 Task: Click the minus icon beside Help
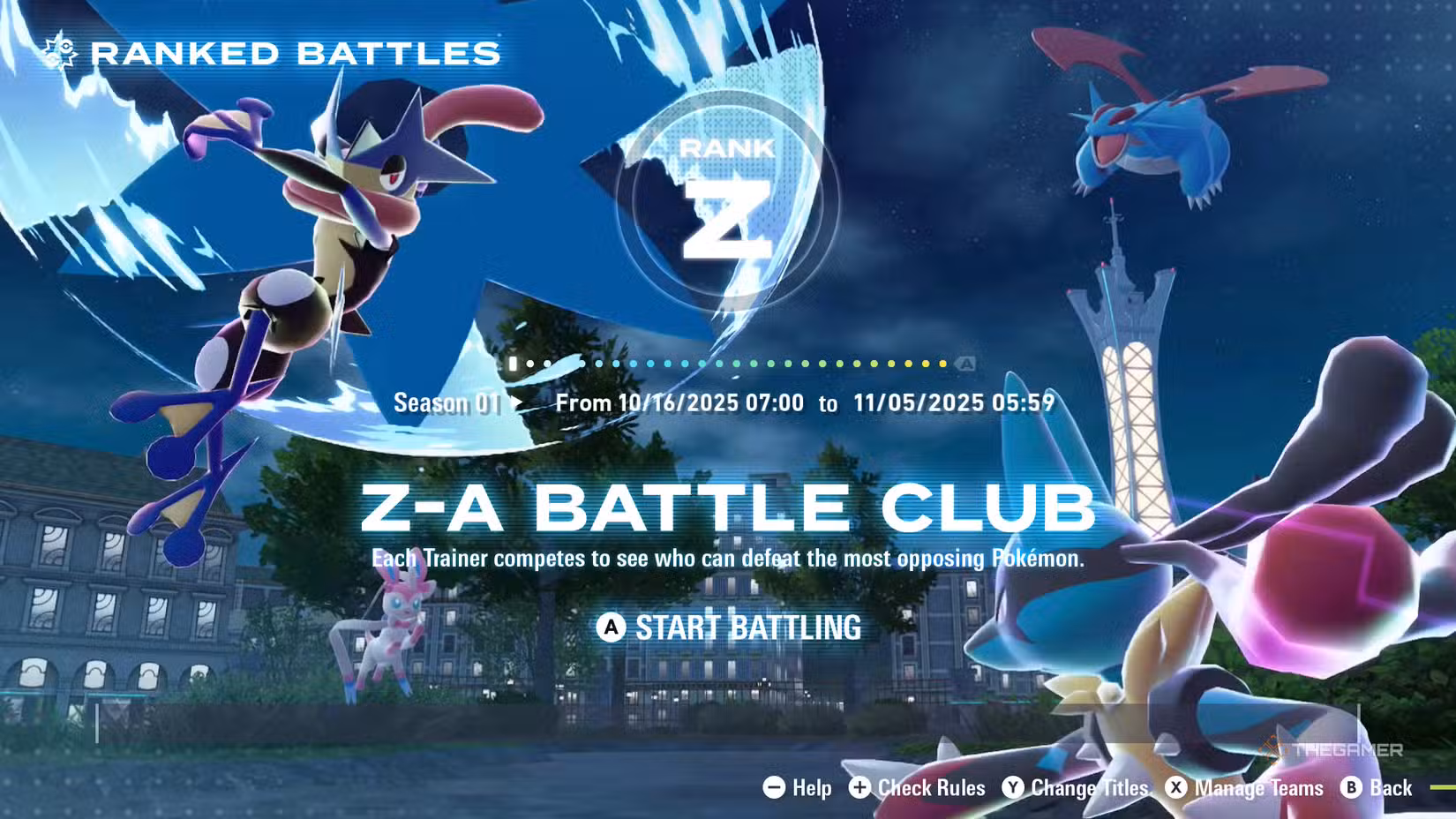773,788
